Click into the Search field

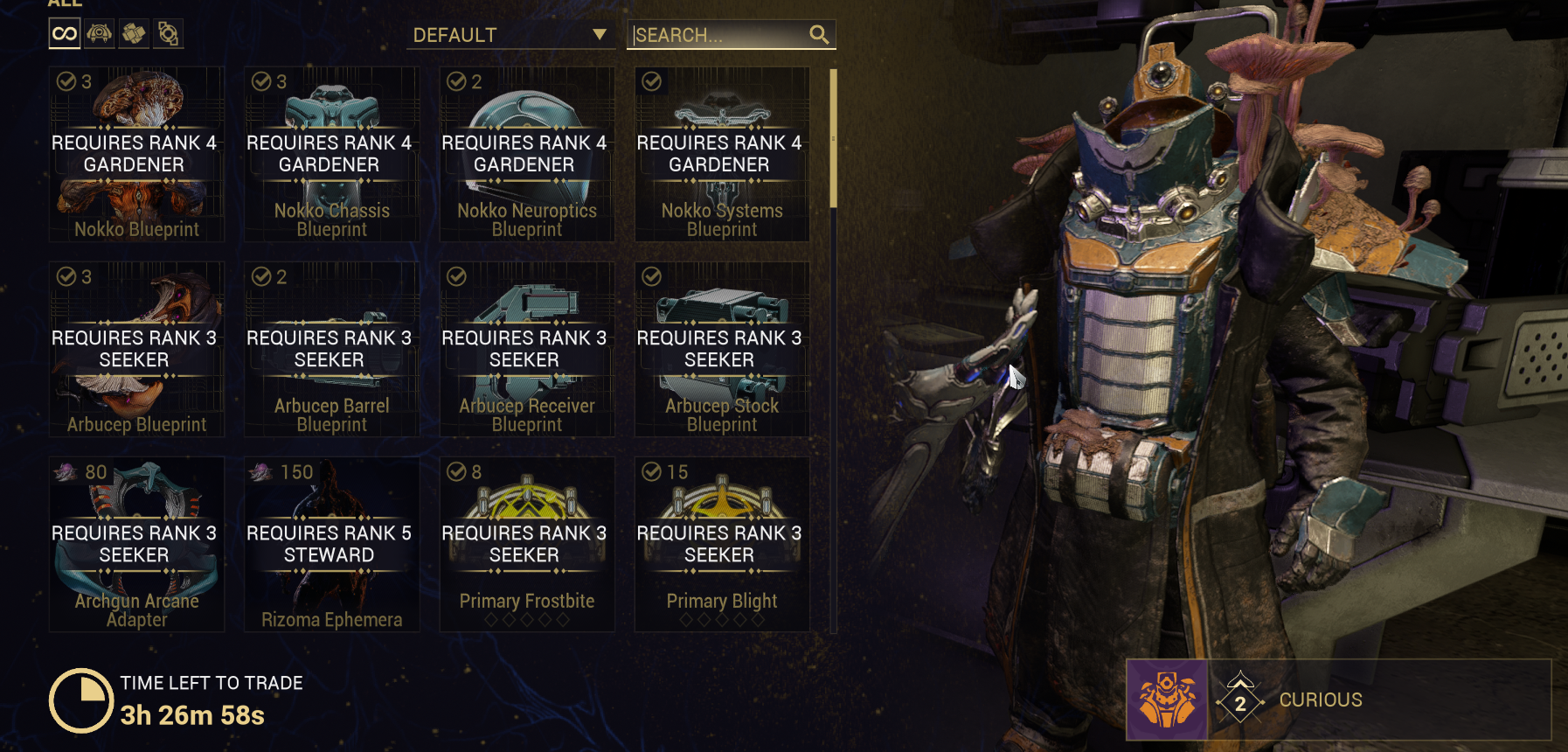[x=717, y=35]
